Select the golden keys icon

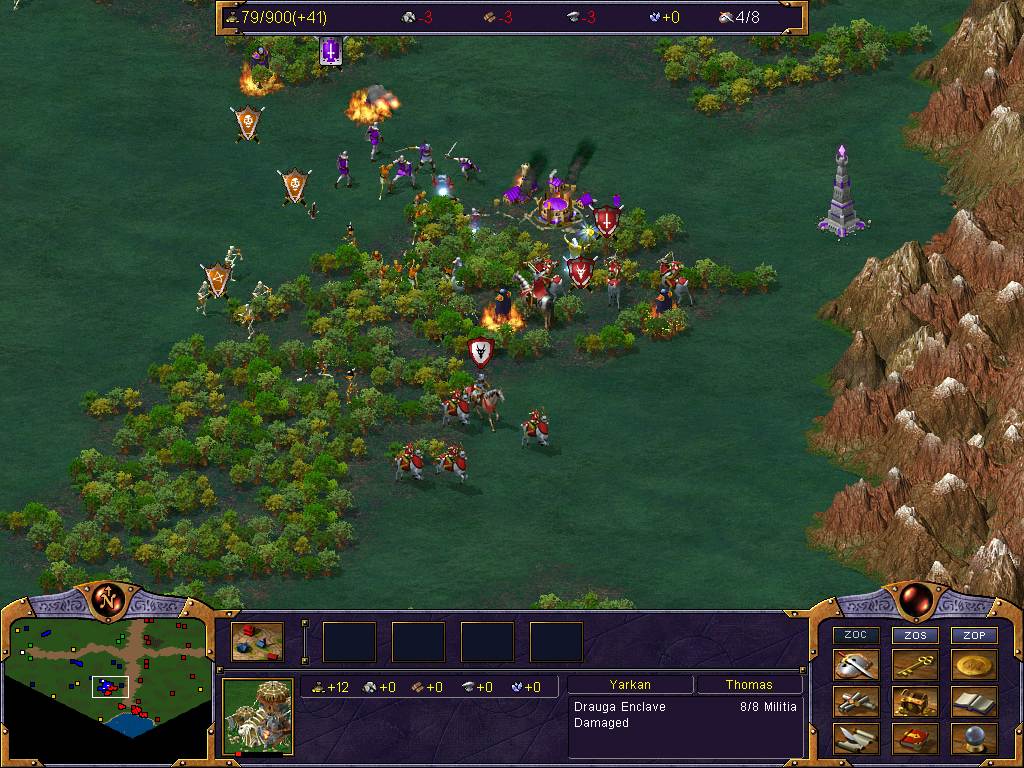(916, 665)
